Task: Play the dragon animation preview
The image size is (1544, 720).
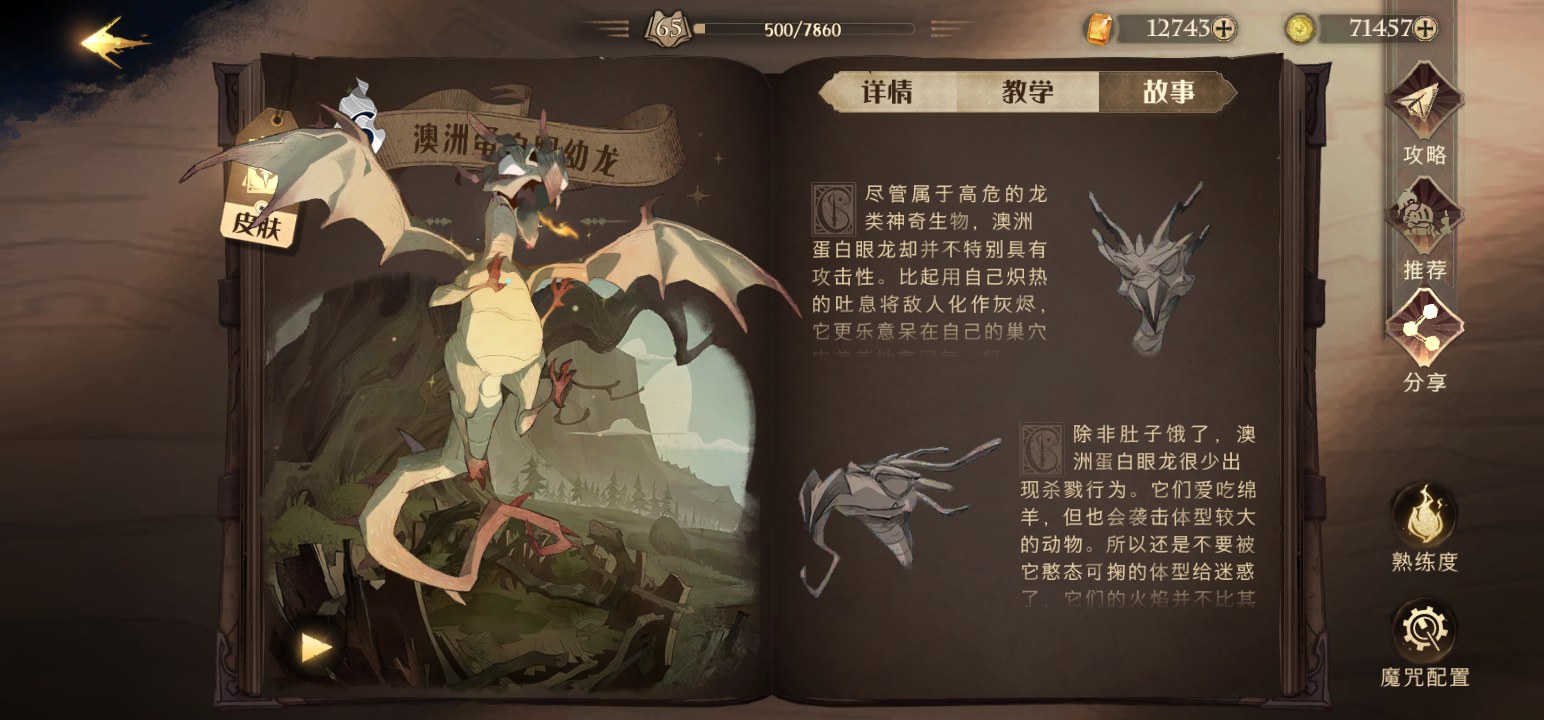Action: [316, 648]
